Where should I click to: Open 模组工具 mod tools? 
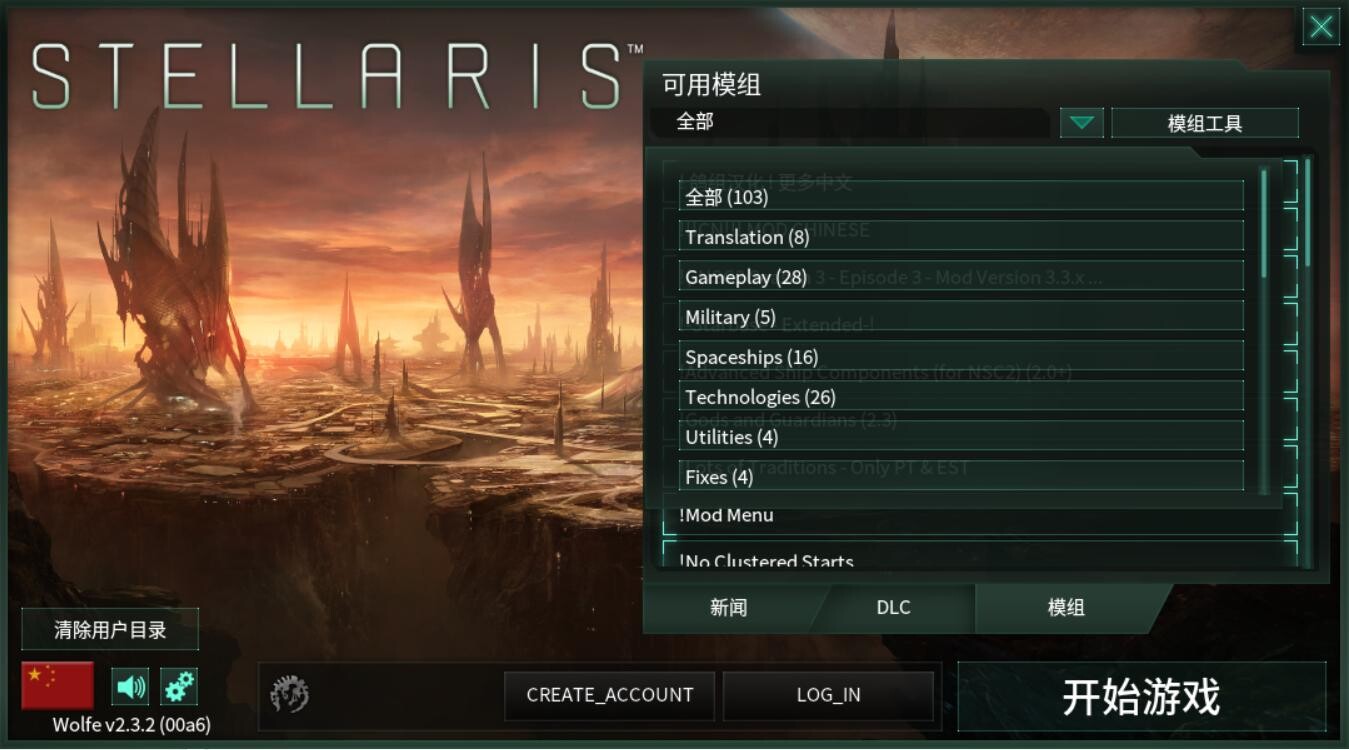(x=1206, y=122)
